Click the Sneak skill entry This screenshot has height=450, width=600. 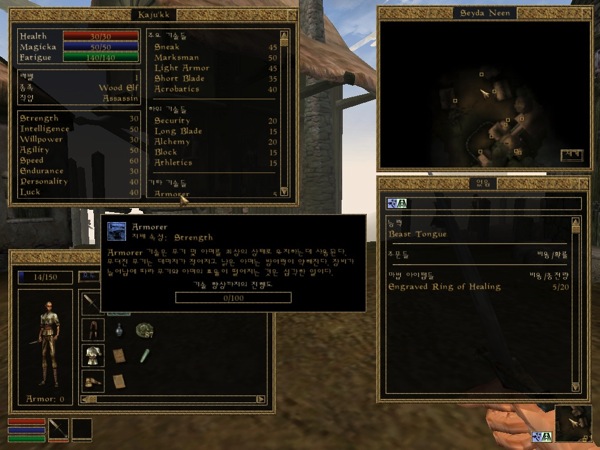pyautogui.click(x=167, y=45)
